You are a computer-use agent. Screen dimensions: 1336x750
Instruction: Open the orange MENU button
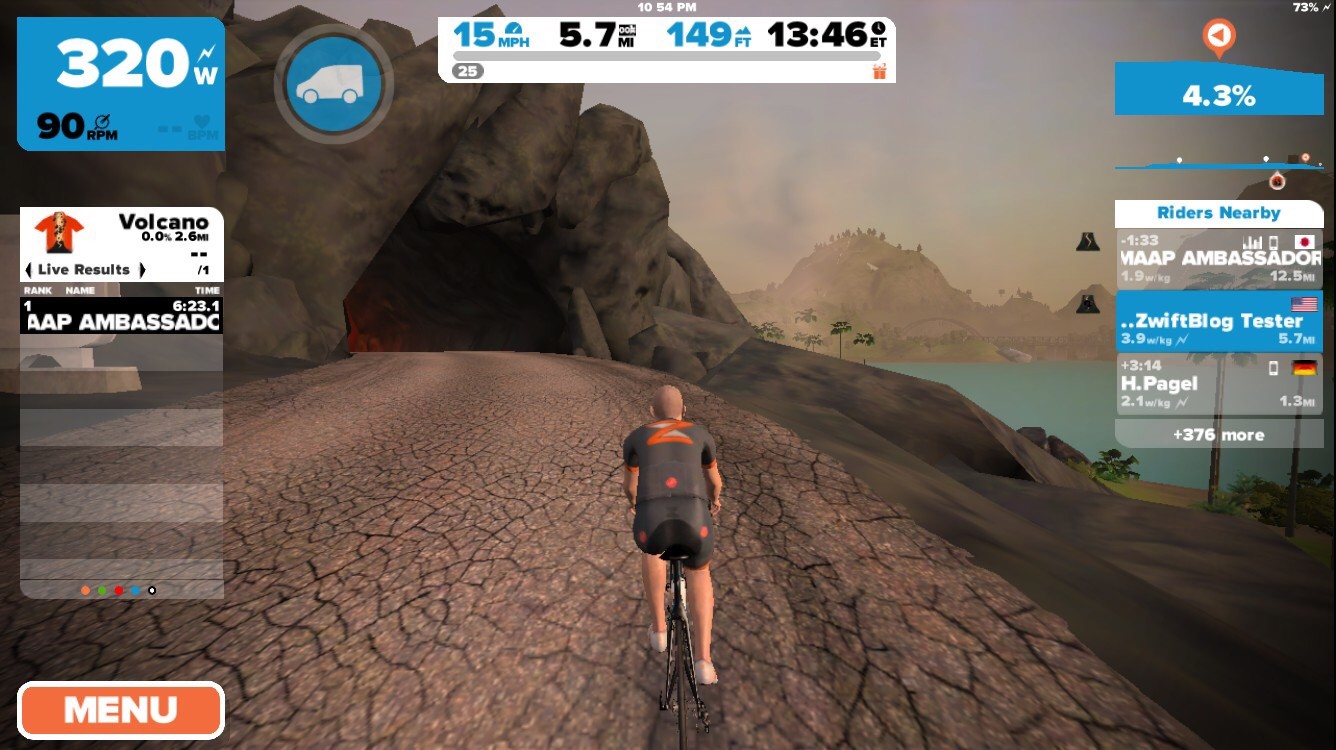point(120,710)
